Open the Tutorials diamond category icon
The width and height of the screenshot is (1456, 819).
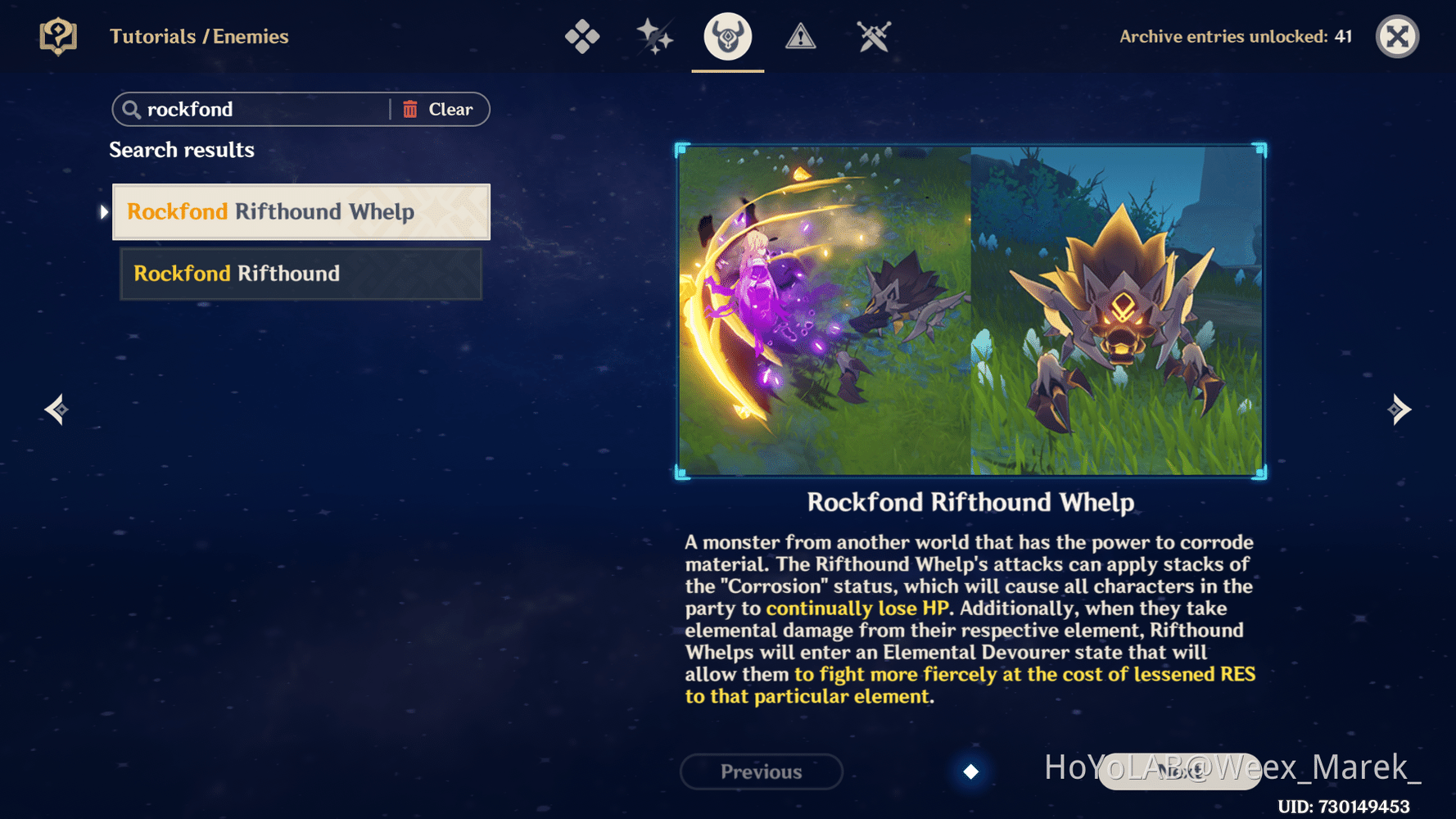click(582, 36)
